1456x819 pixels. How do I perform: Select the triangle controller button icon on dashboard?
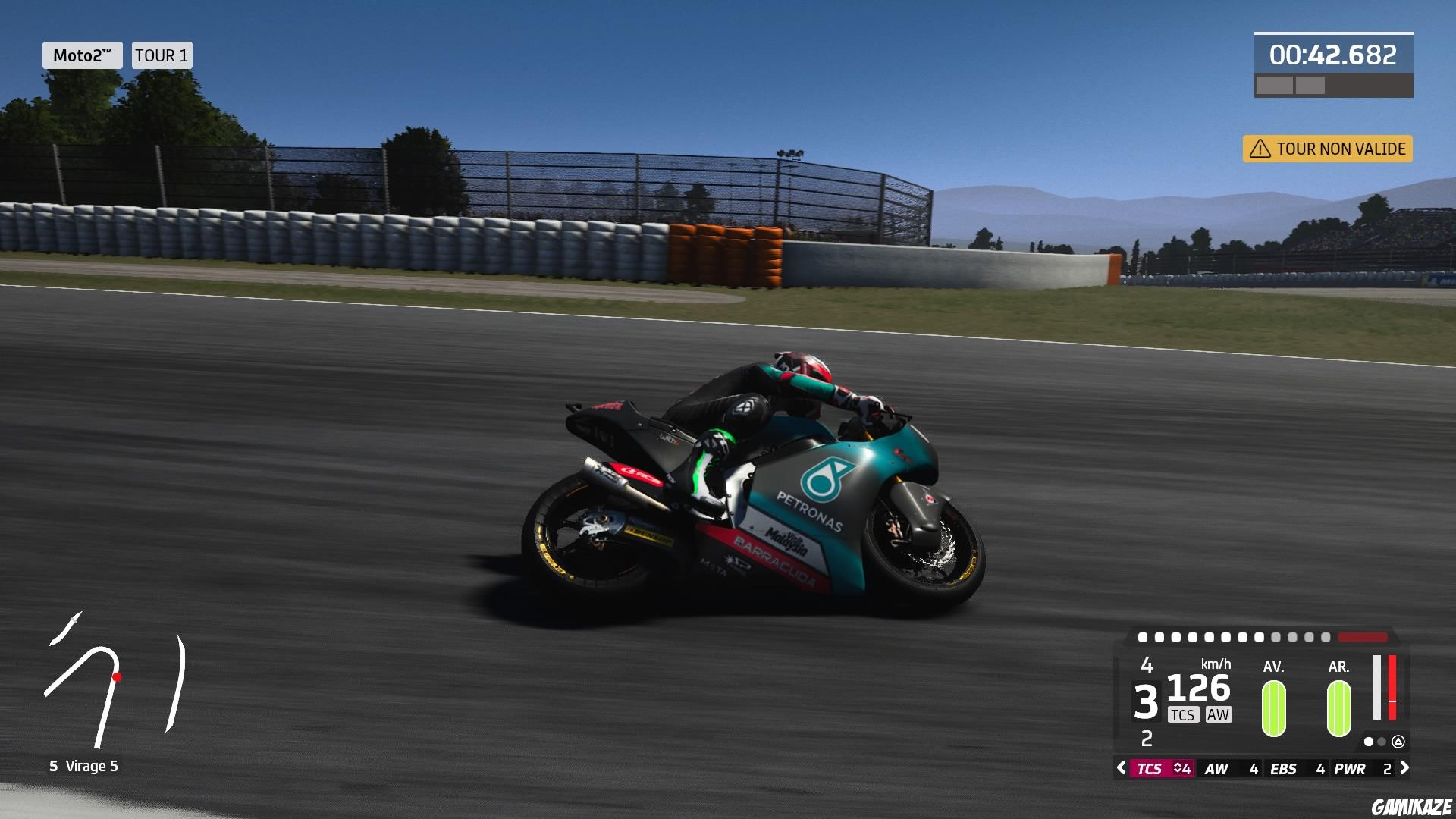(1399, 742)
